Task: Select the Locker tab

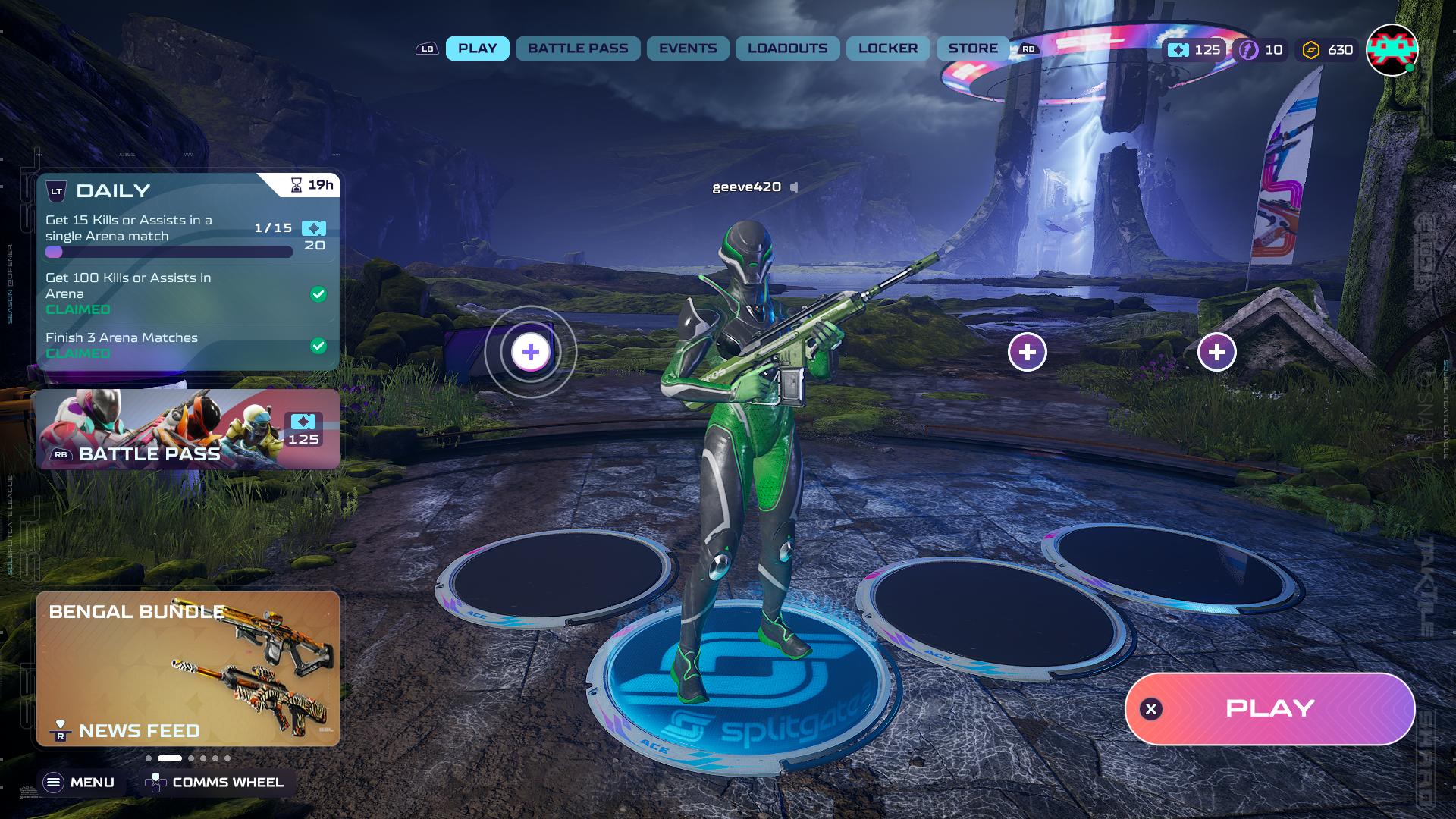Action: click(x=887, y=49)
